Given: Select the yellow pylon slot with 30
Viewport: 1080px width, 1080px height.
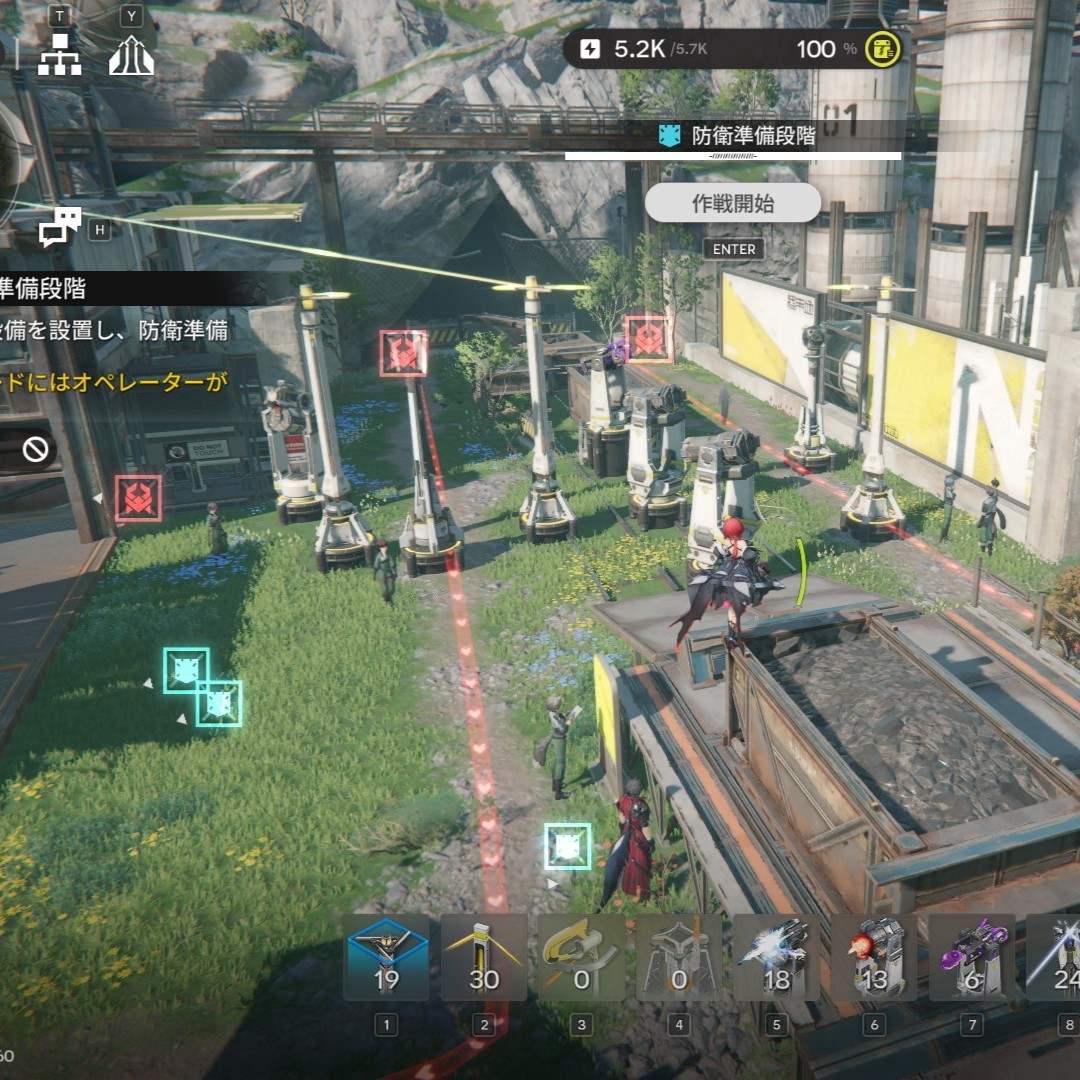Looking at the screenshot, I should click(484, 958).
